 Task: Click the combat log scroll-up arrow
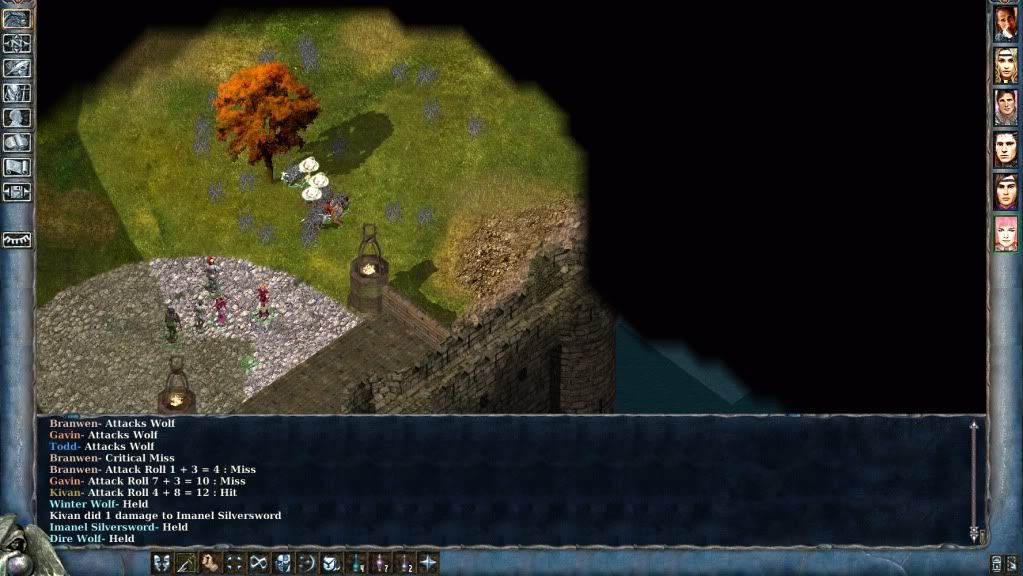[973, 426]
